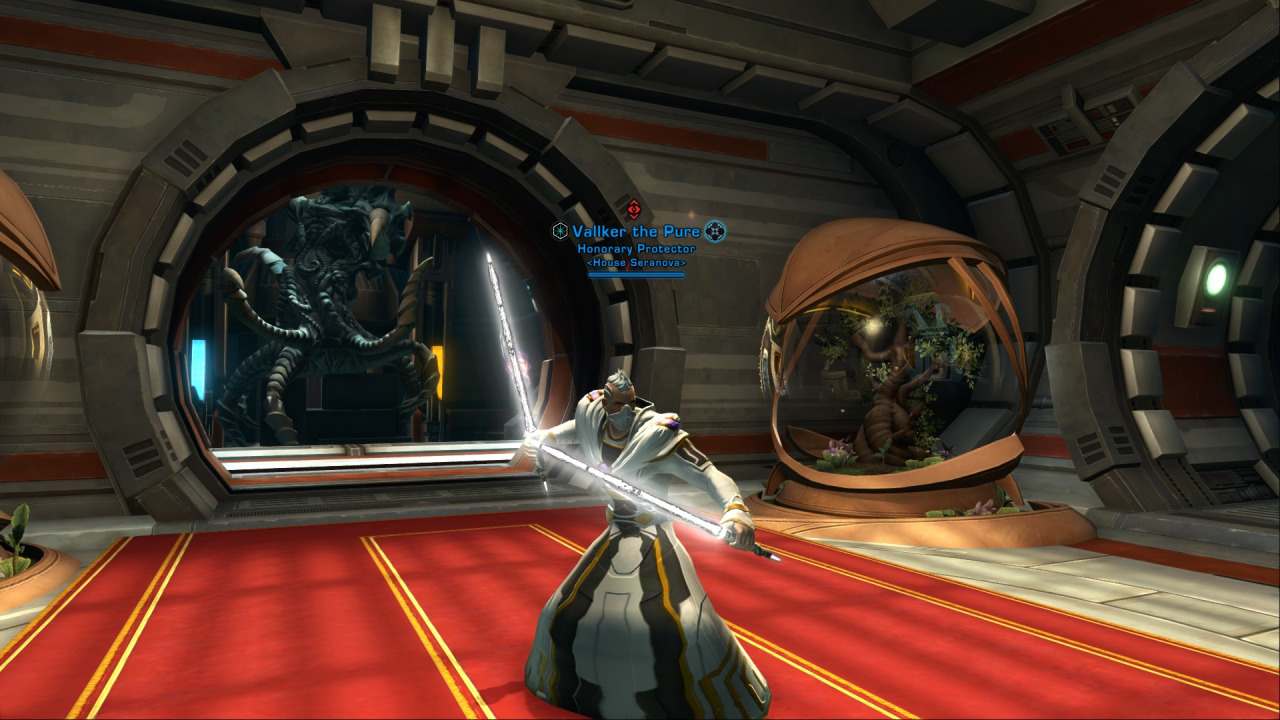This screenshot has height=720, width=1280.
Task: Select the Vallker the Pure nameplate
Action: (637, 232)
